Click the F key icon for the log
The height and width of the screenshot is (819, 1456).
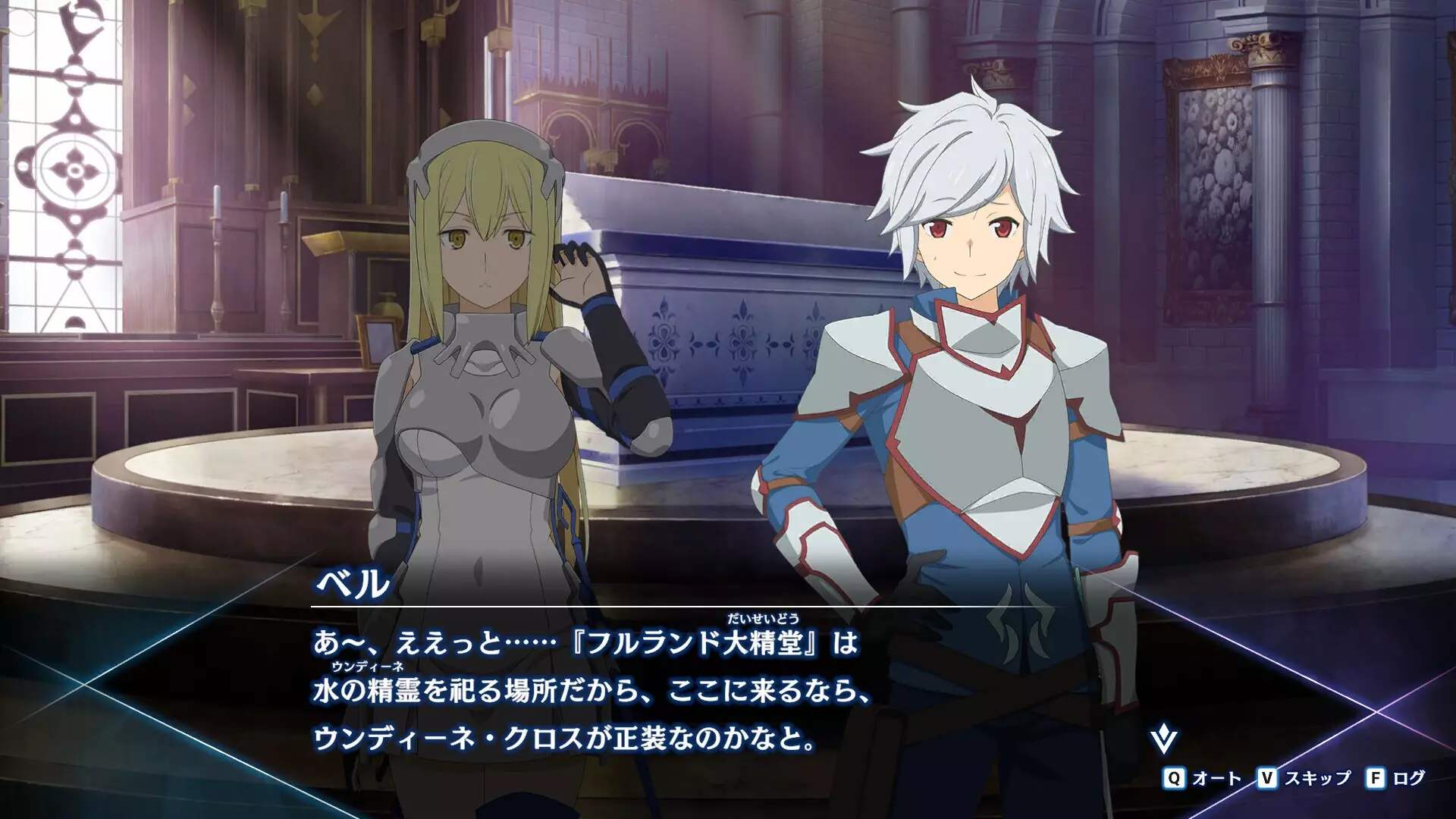coord(1376,779)
